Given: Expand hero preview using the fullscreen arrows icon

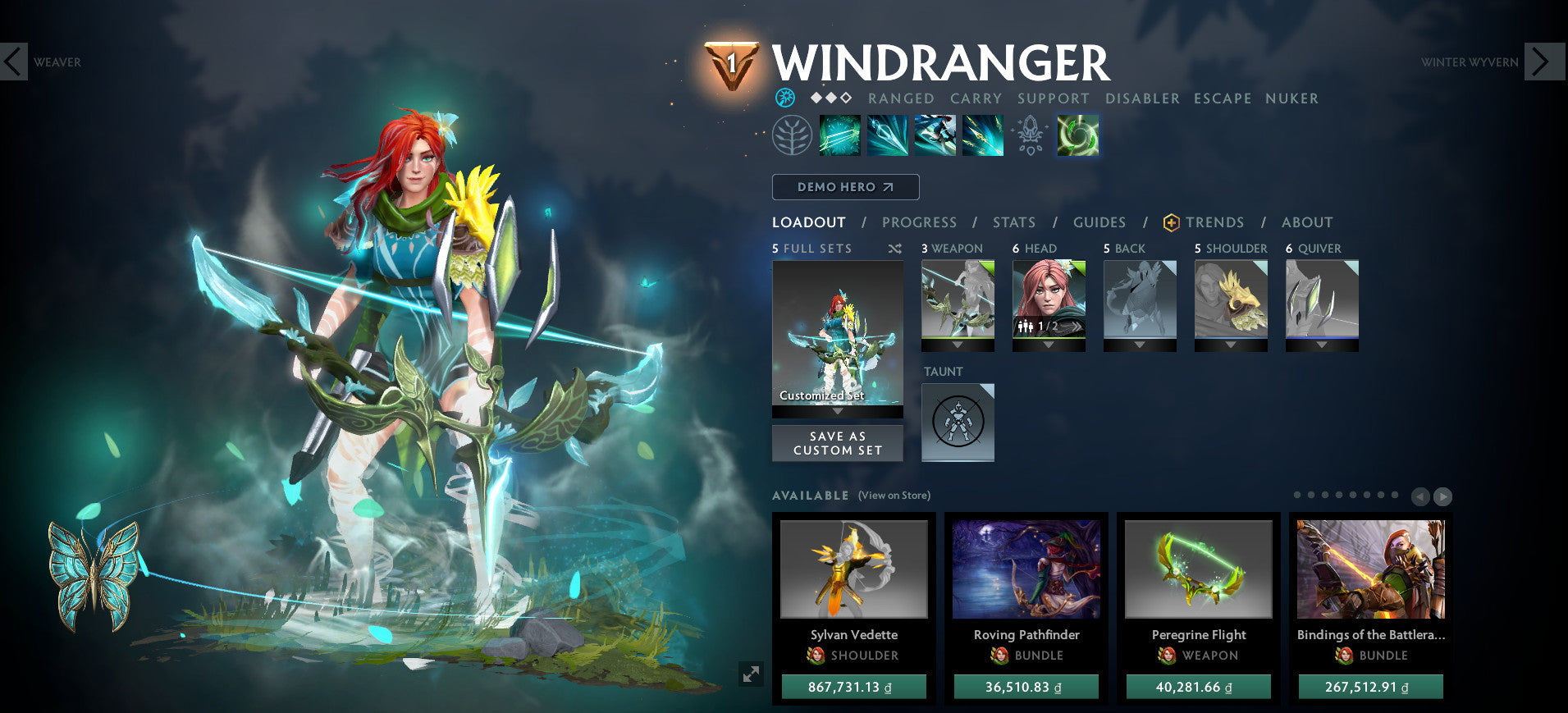Looking at the screenshot, I should pos(752,674).
